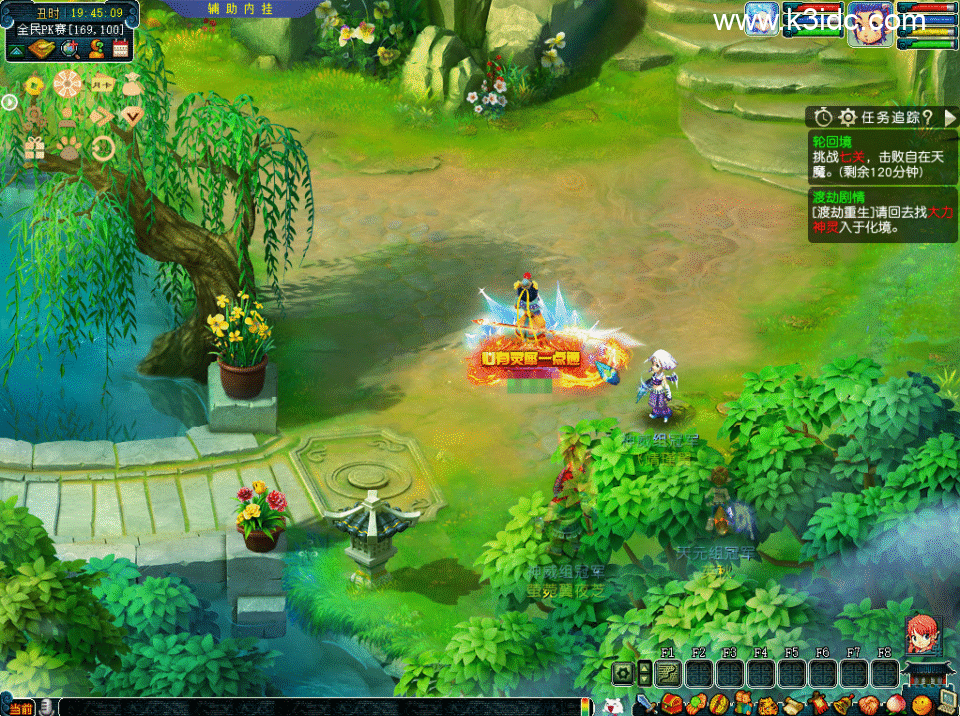Activate the F1 skill slot
Image resolution: width=960 pixels, height=716 pixels.
coord(667,672)
